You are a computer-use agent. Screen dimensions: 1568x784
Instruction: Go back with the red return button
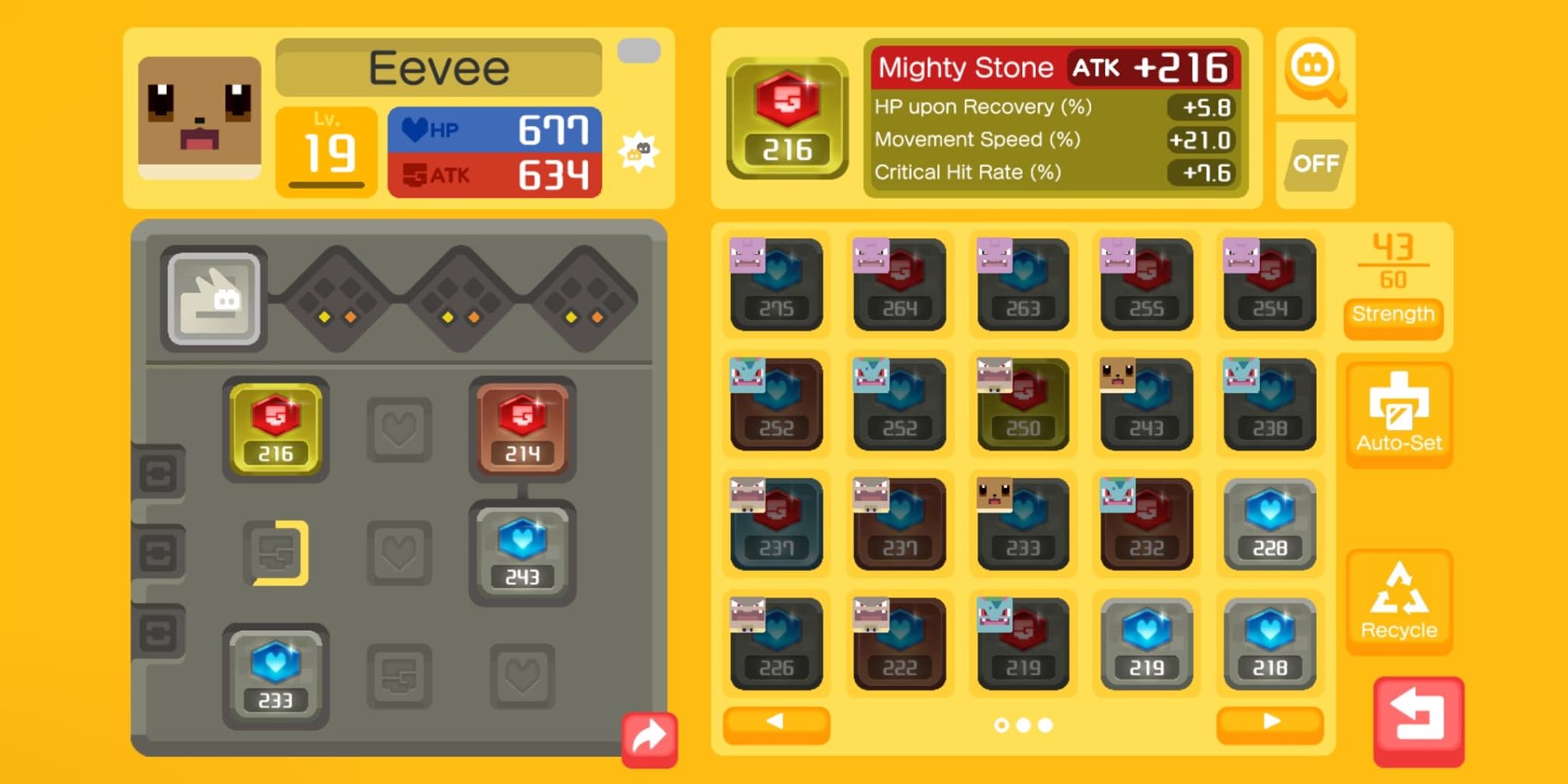[1418, 720]
